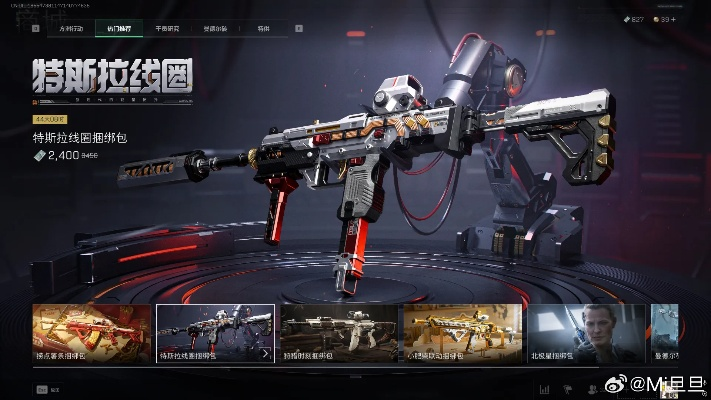Select the red and gold rifle bundle thumbnail
The width and height of the screenshot is (711, 400).
click(92, 333)
